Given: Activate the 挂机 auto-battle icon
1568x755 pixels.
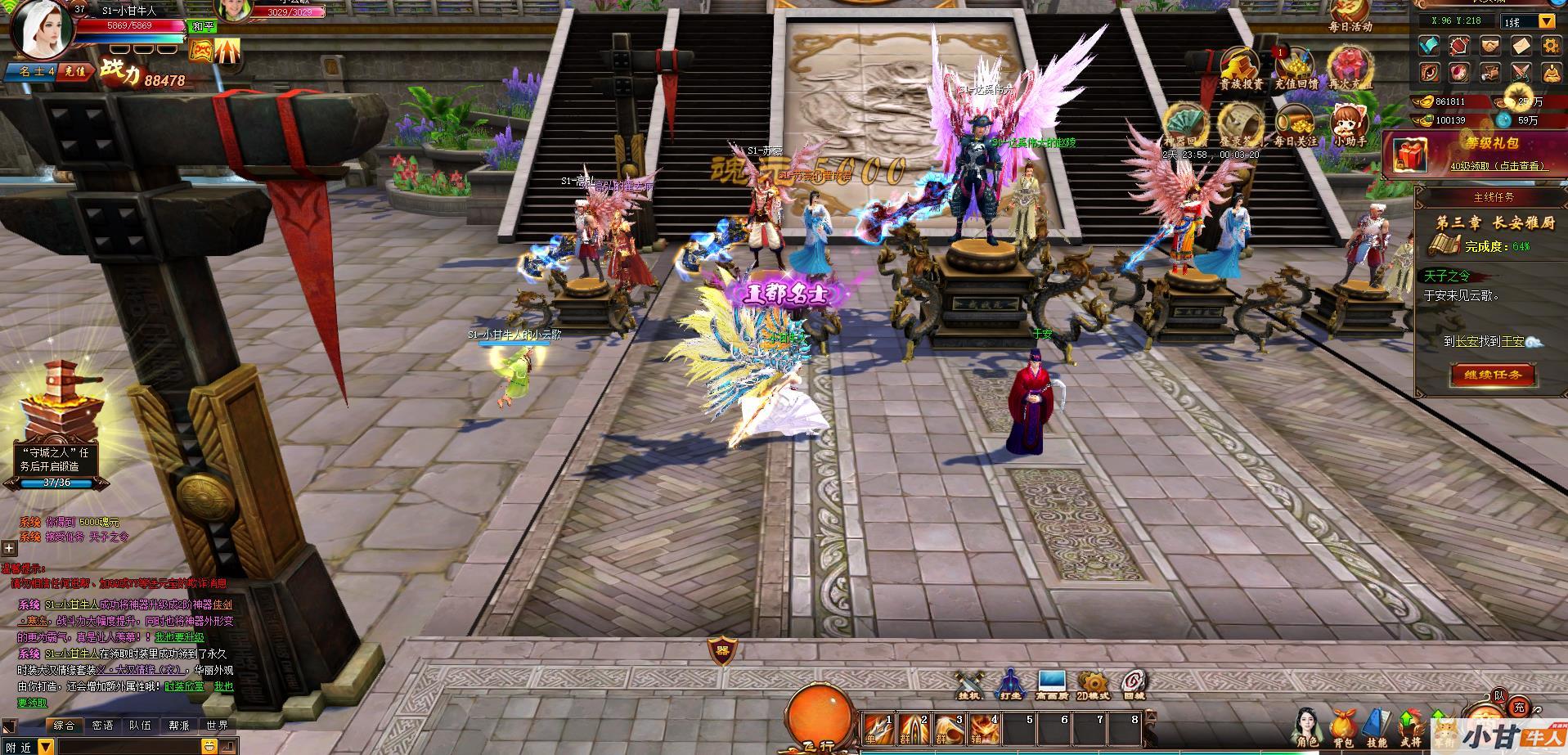Looking at the screenshot, I should tap(970, 683).
